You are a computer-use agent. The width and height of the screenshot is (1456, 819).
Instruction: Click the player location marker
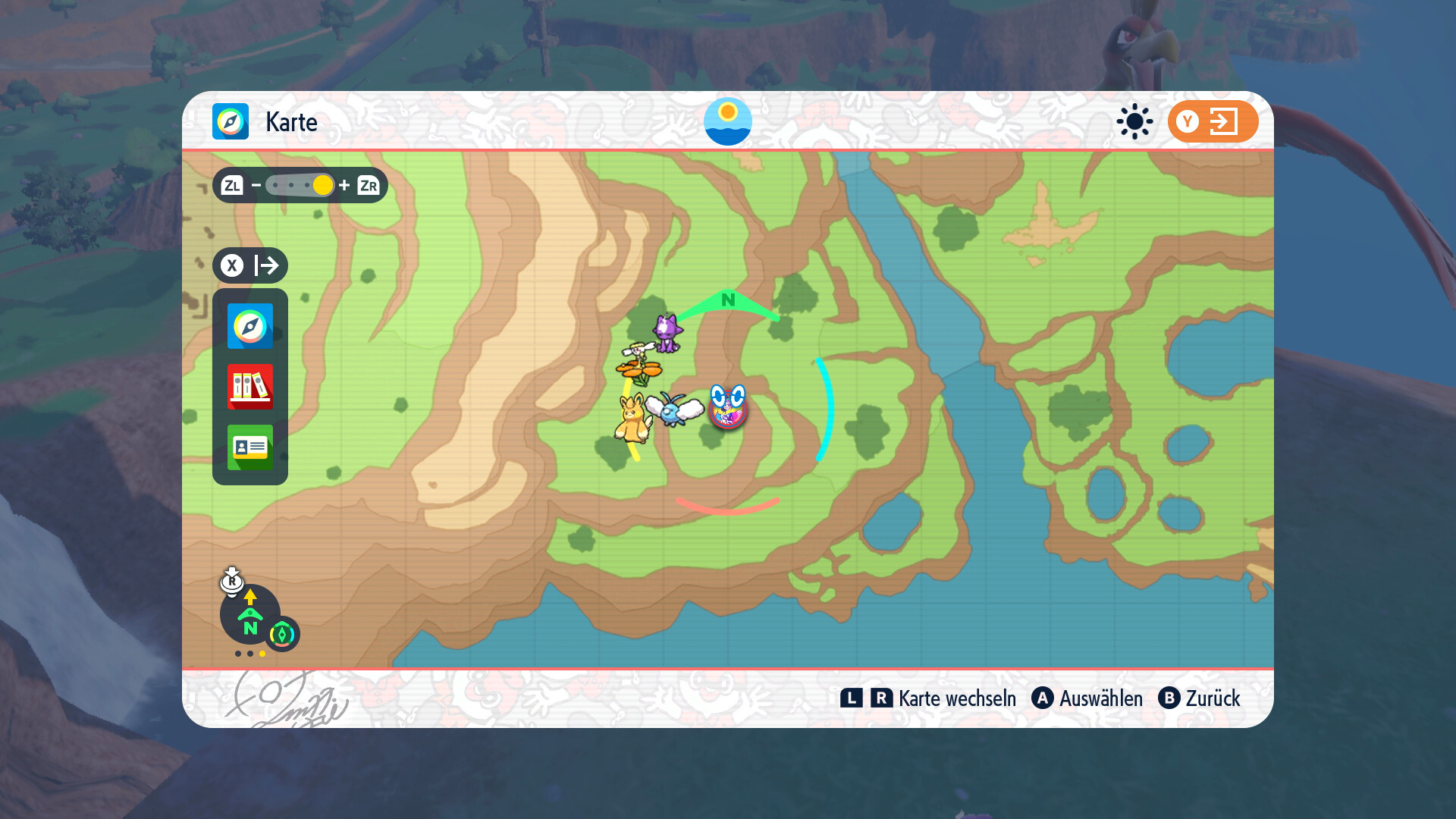tap(728, 407)
